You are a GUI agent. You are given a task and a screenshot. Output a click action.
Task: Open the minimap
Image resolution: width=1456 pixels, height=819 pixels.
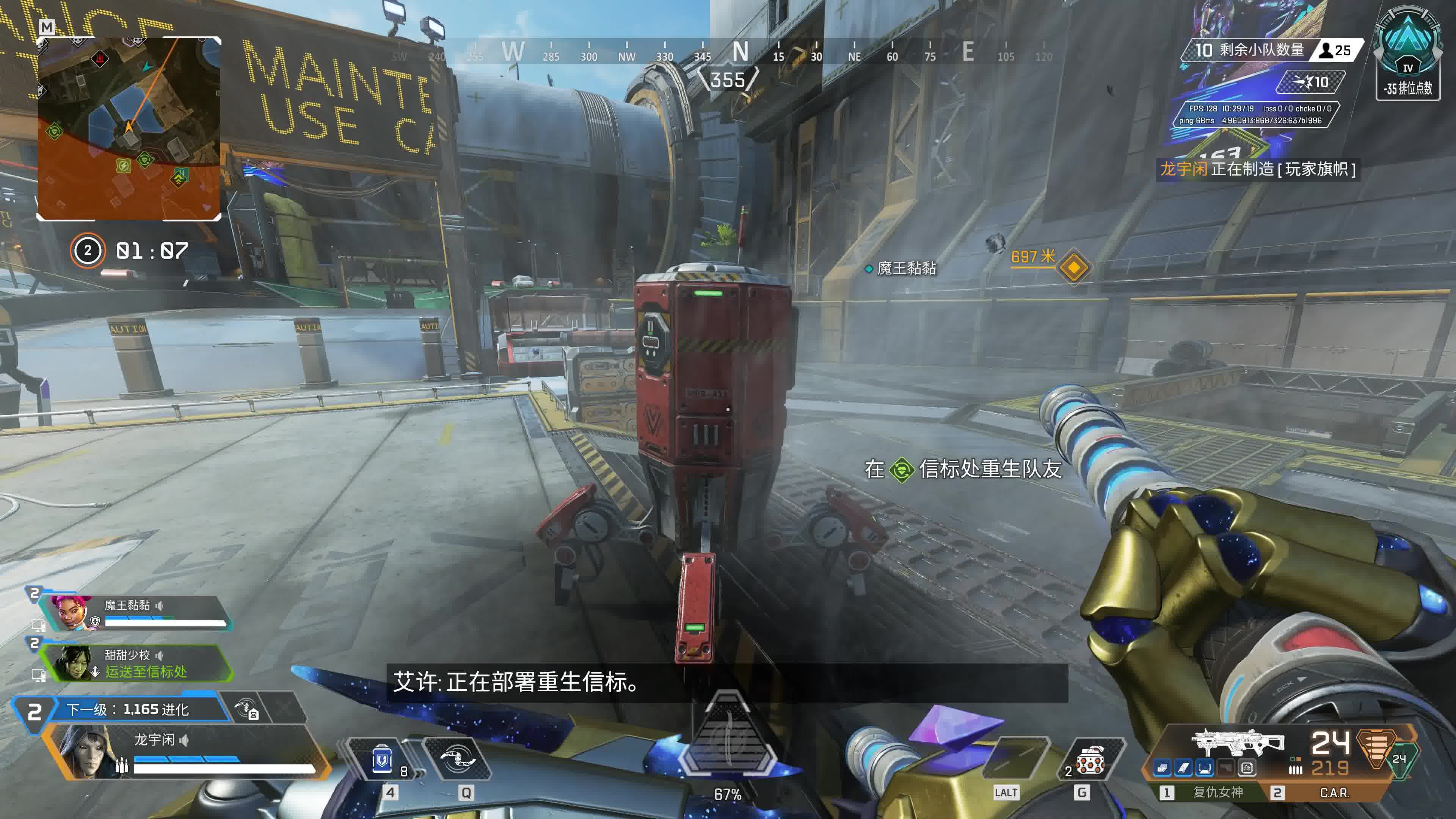129,128
